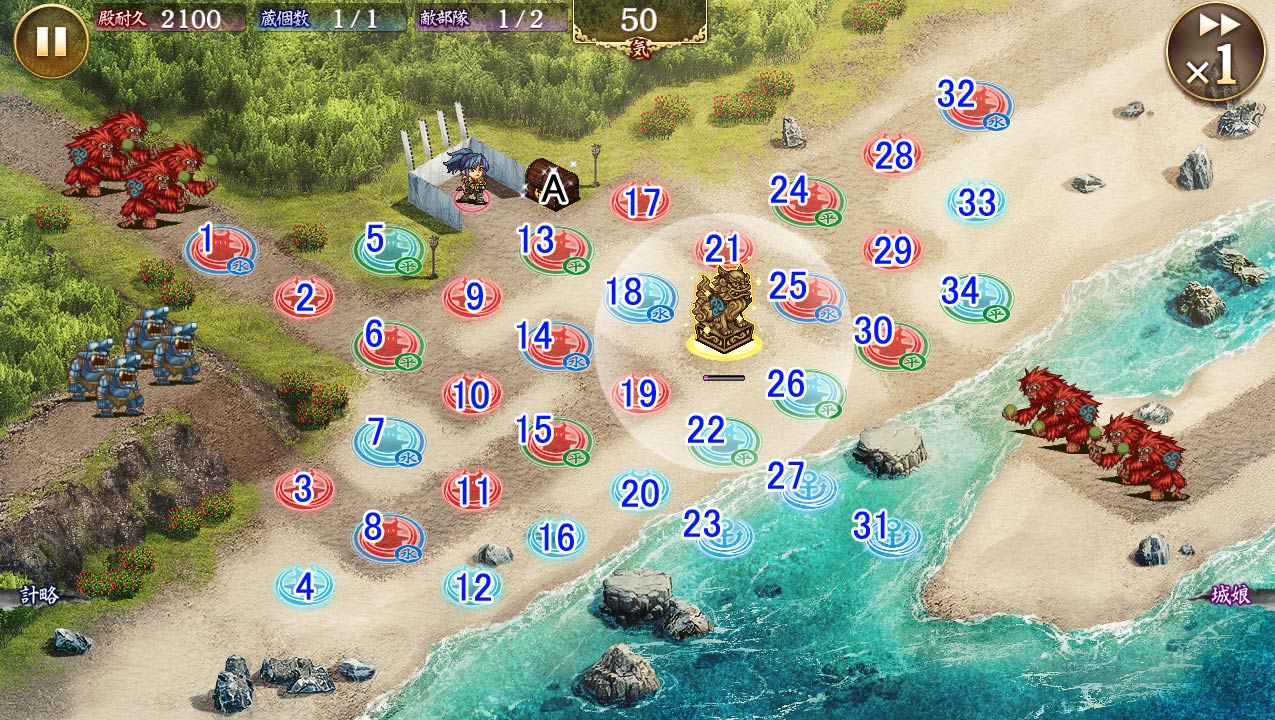The width and height of the screenshot is (1275, 720).
Task: Select deployment tile number 32
Action: tap(975, 103)
